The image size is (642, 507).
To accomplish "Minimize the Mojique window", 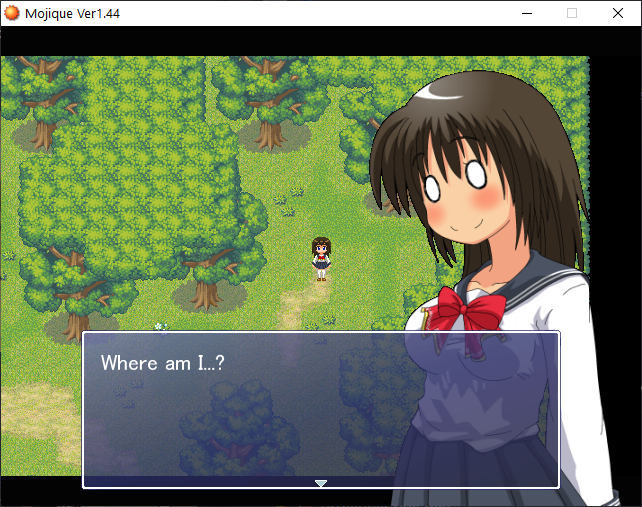I will pos(526,13).
